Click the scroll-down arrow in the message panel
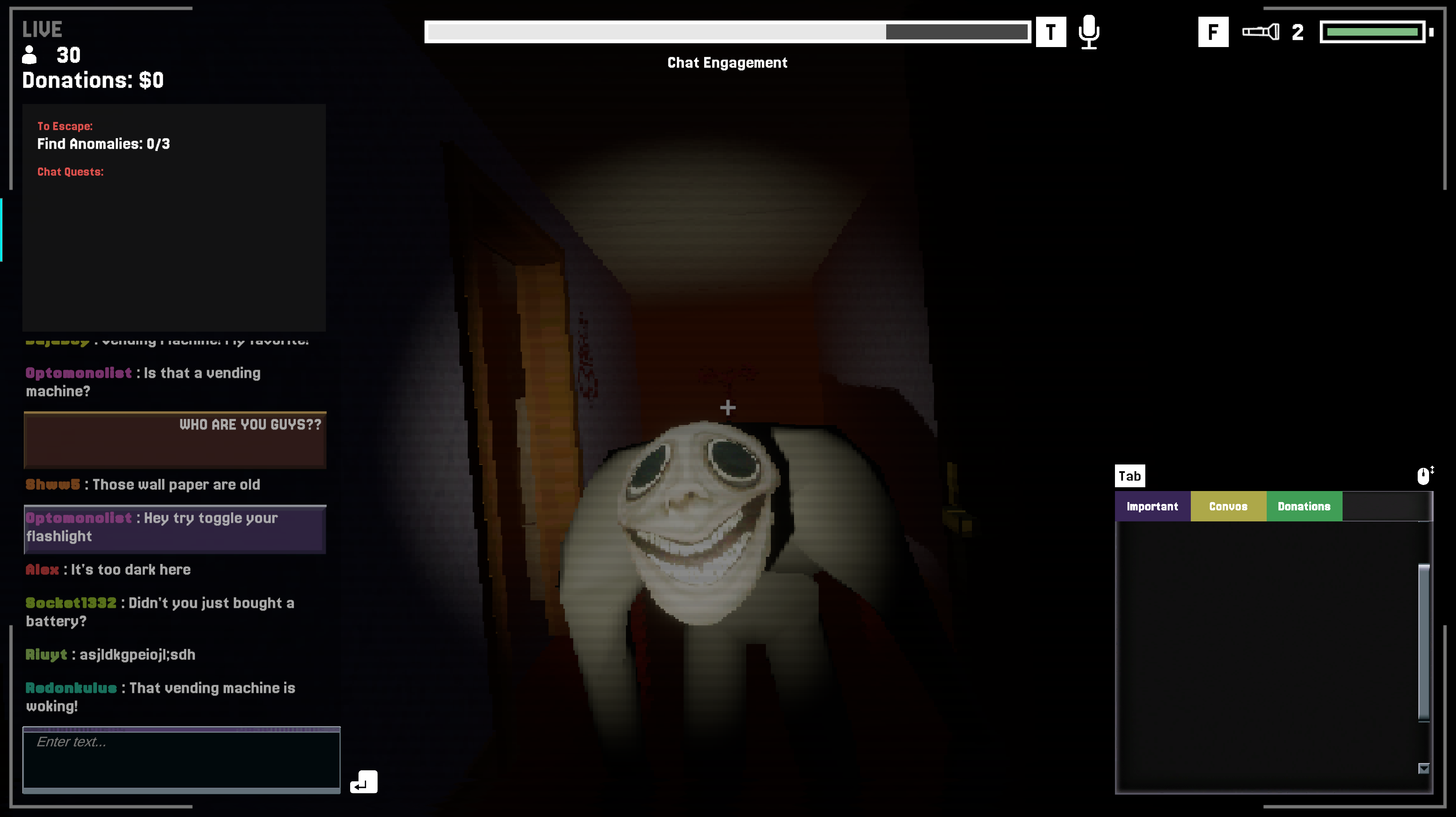Image resolution: width=1456 pixels, height=817 pixels. click(1423, 768)
